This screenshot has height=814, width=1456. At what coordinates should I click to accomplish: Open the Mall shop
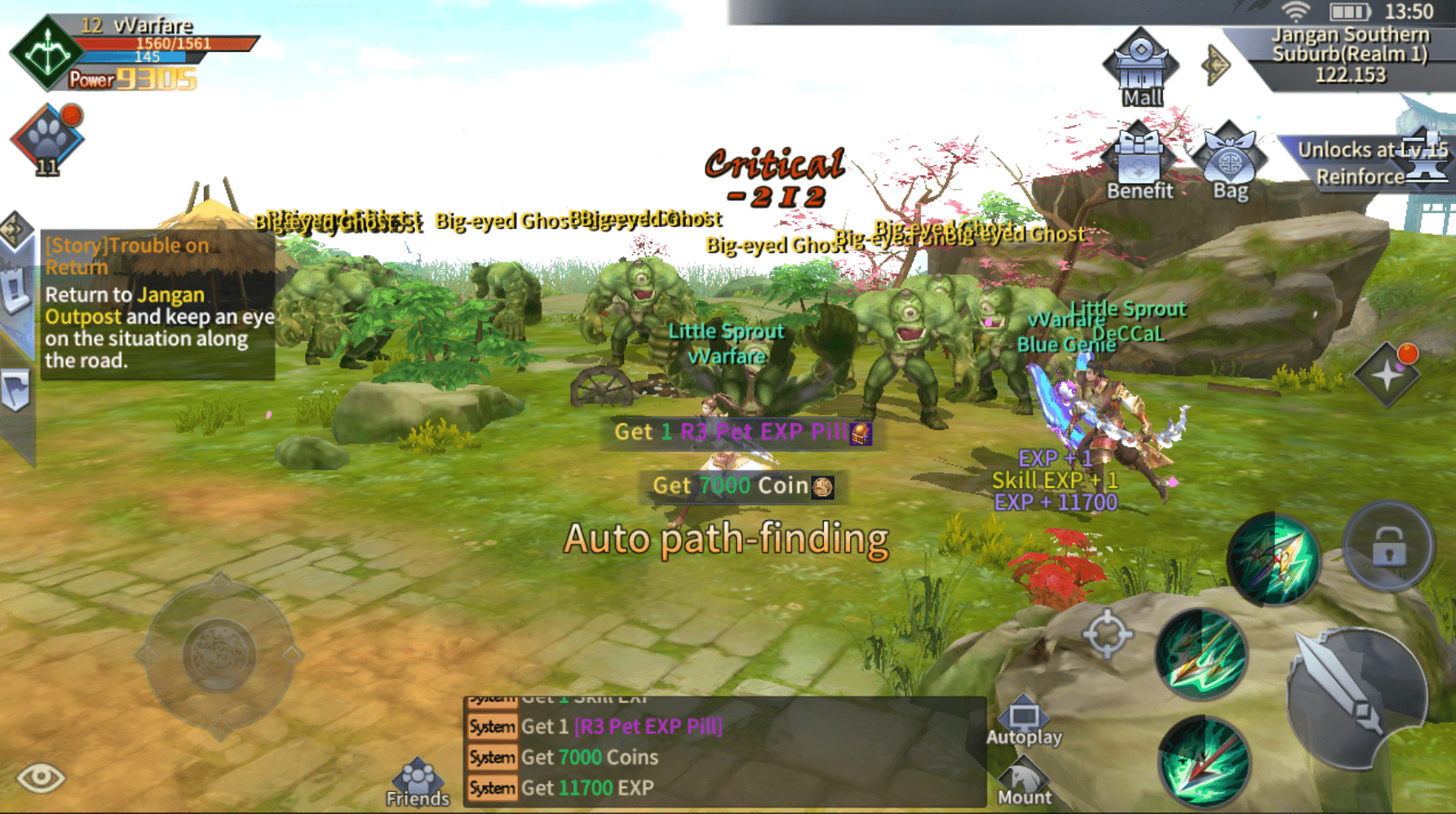click(1140, 69)
